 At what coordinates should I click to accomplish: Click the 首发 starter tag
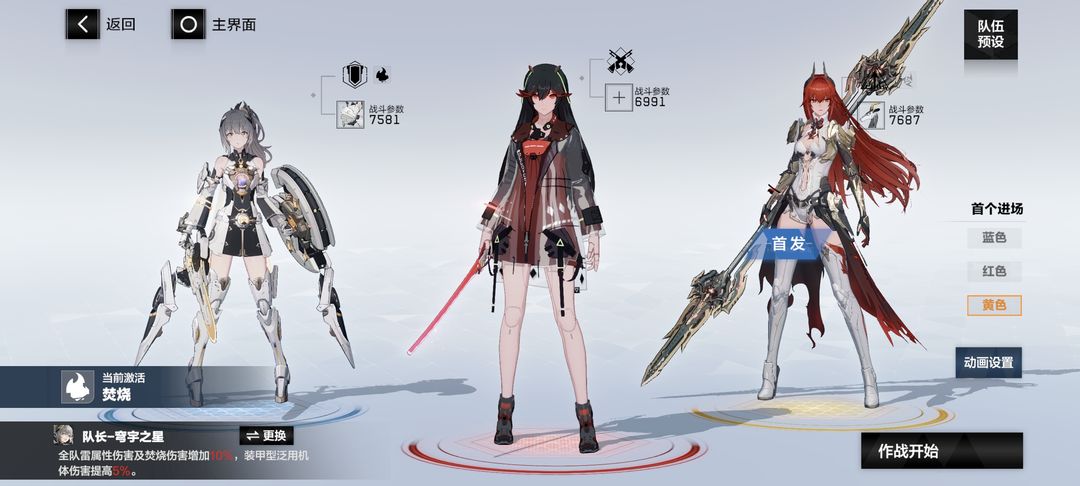tap(791, 242)
